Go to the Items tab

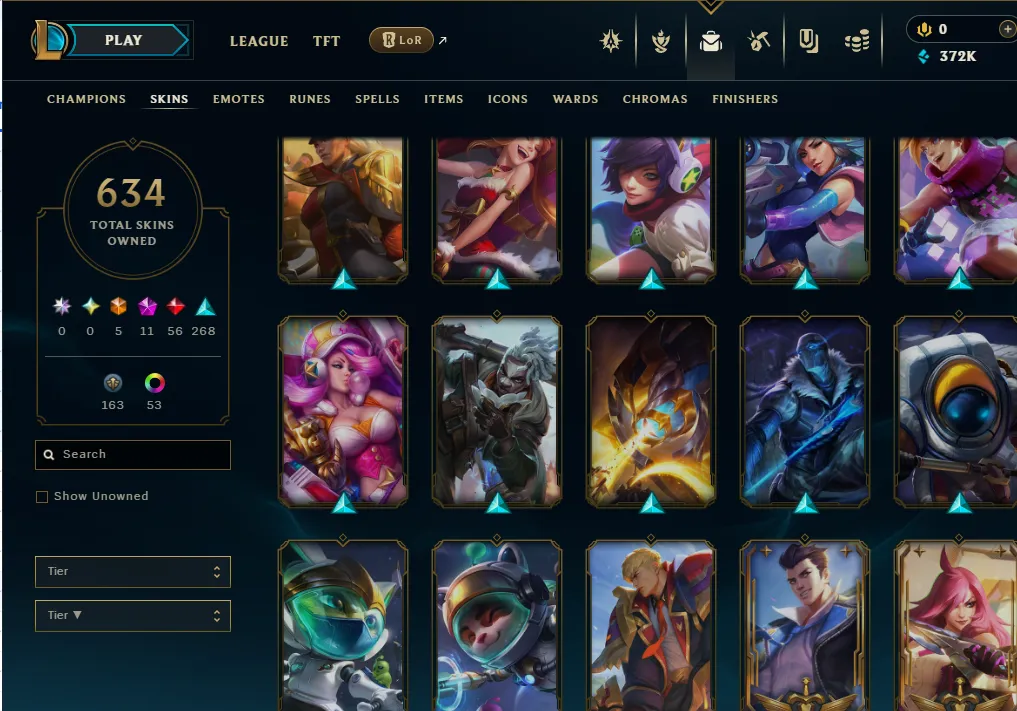click(443, 99)
